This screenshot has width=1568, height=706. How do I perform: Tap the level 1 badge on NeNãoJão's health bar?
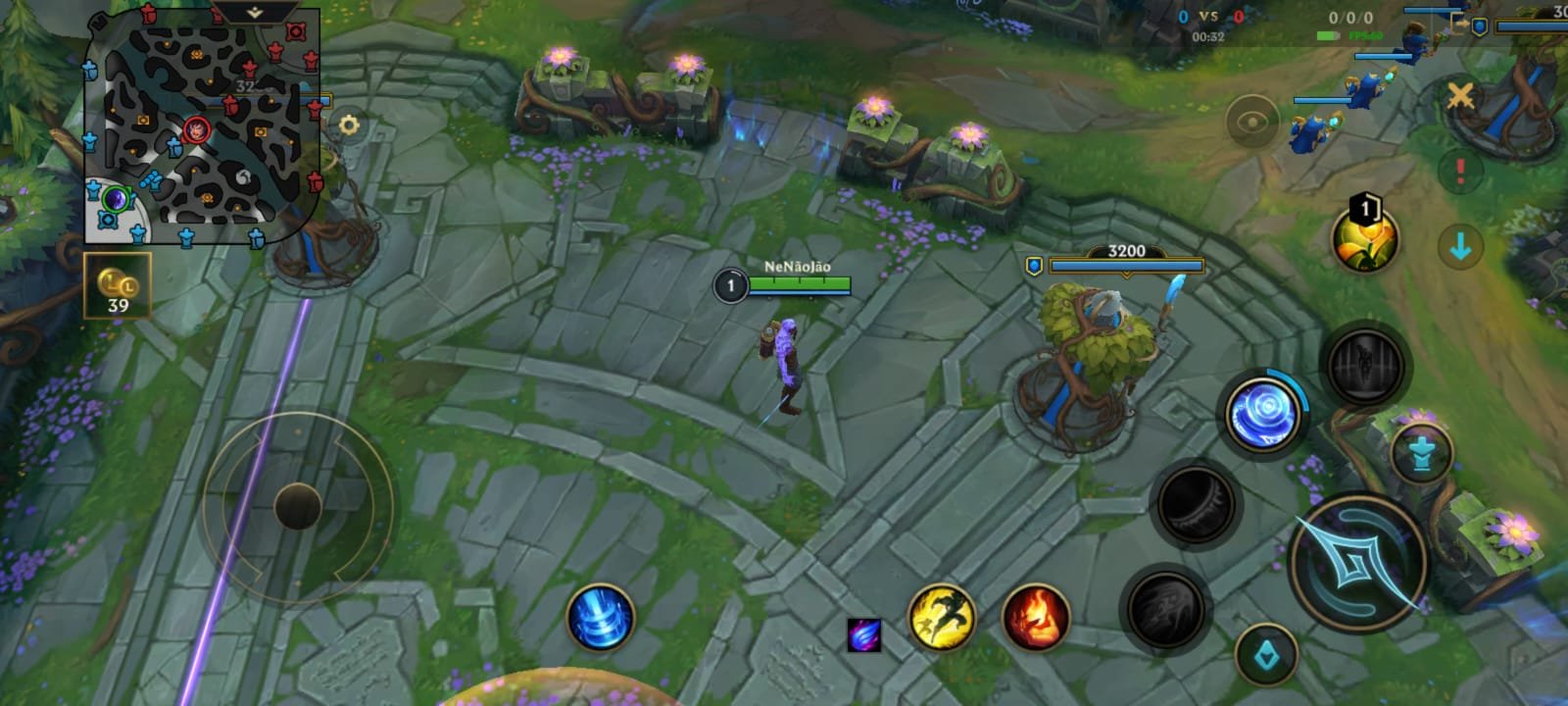point(729,285)
